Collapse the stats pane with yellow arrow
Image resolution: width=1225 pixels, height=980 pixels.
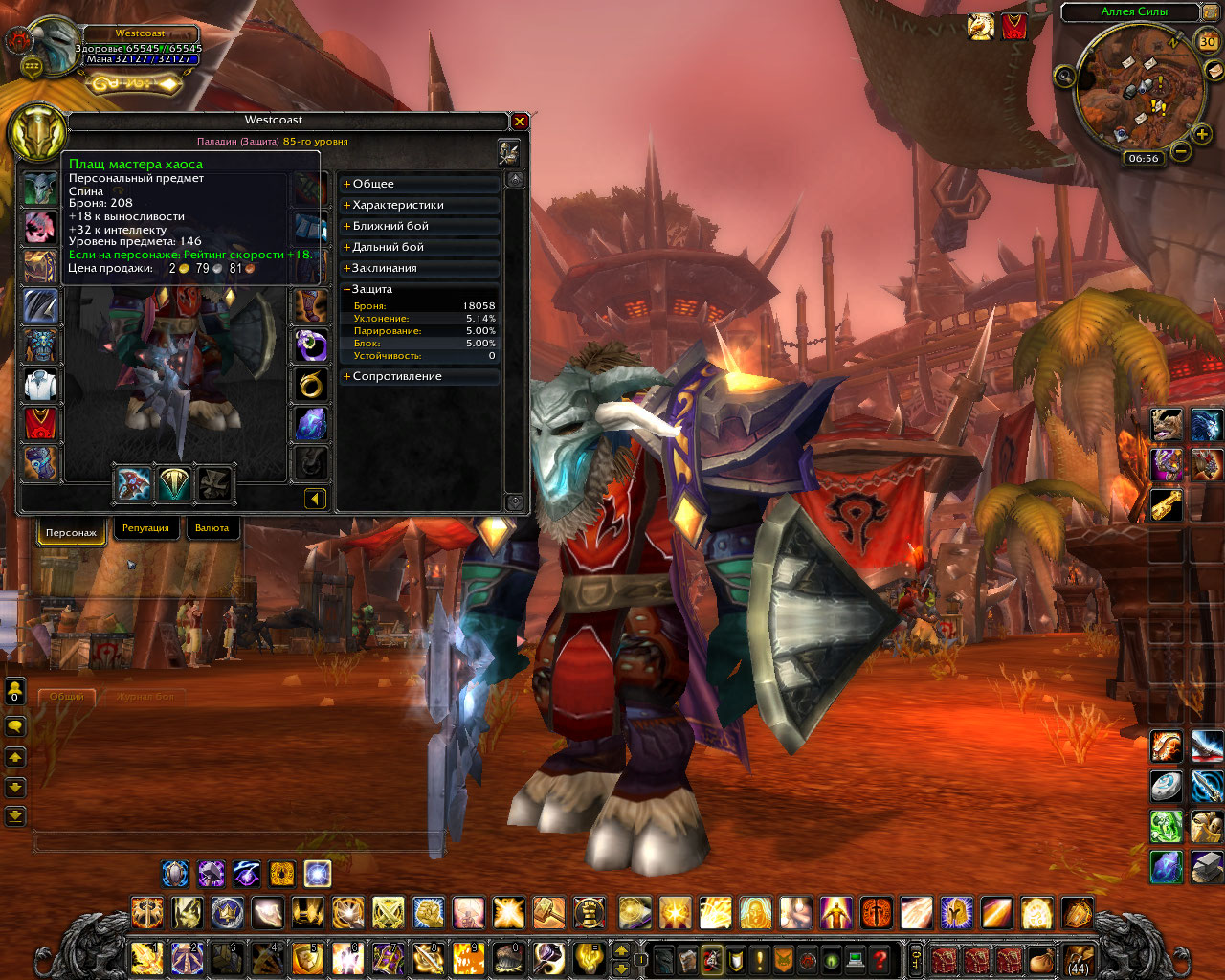315,498
